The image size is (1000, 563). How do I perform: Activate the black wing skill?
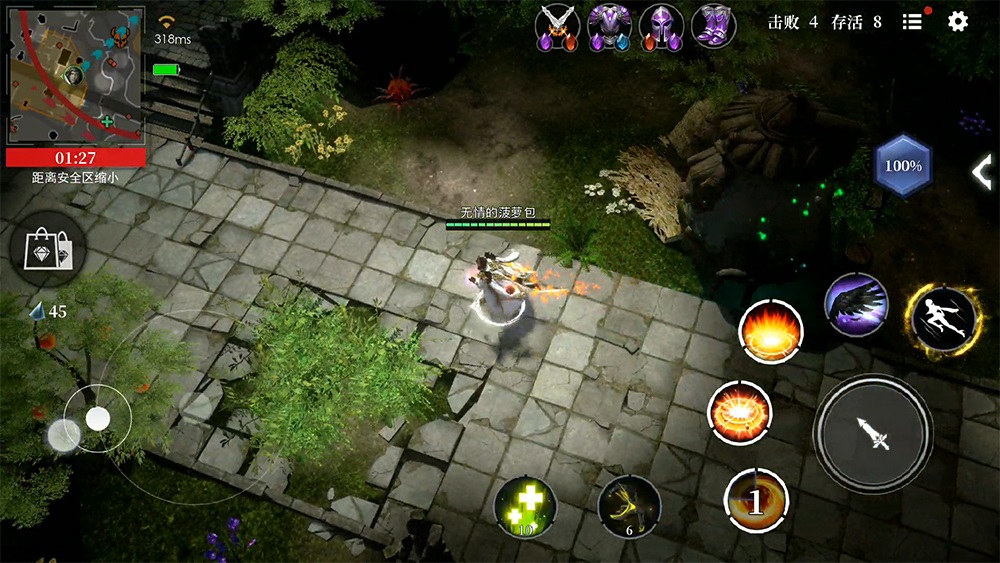point(856,305)
